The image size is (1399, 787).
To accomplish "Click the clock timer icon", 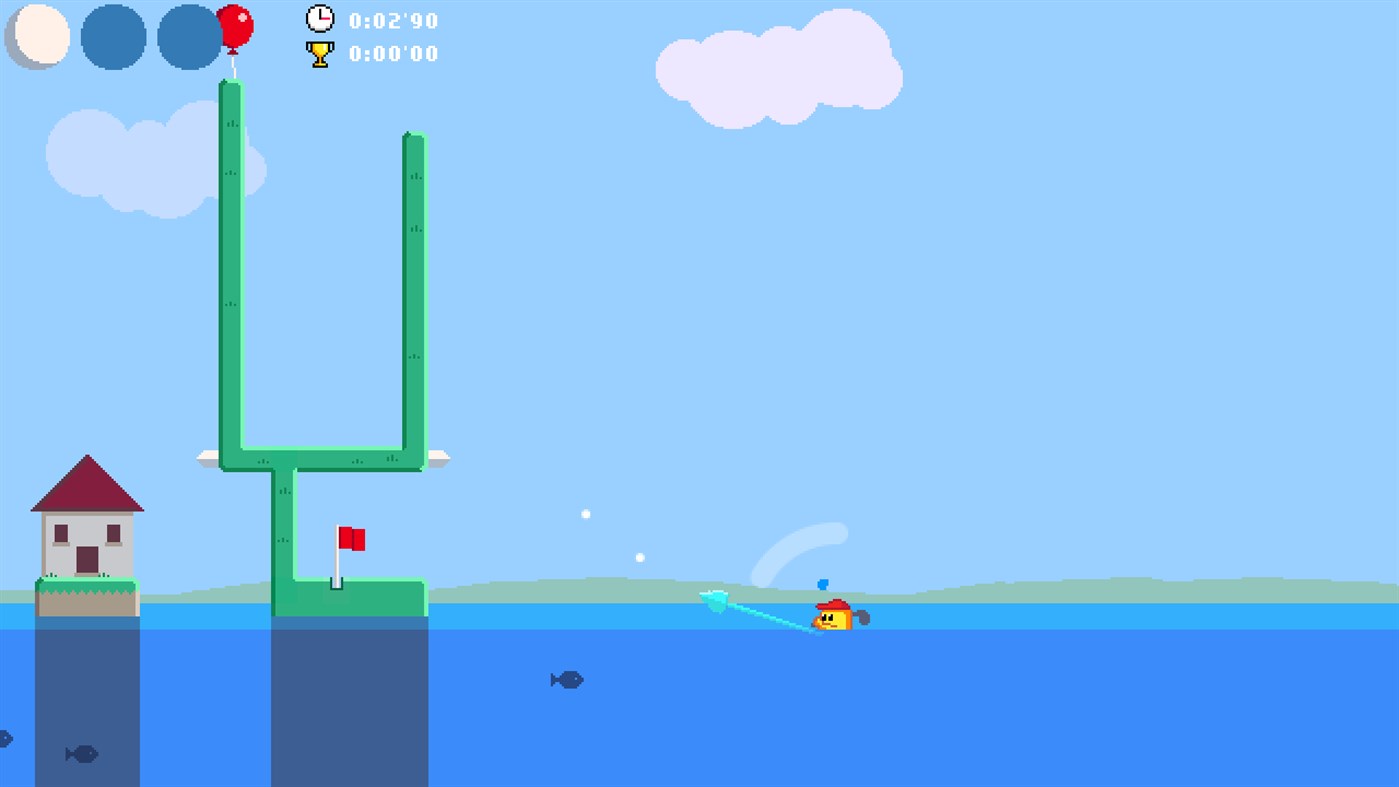I will point(318,19).
